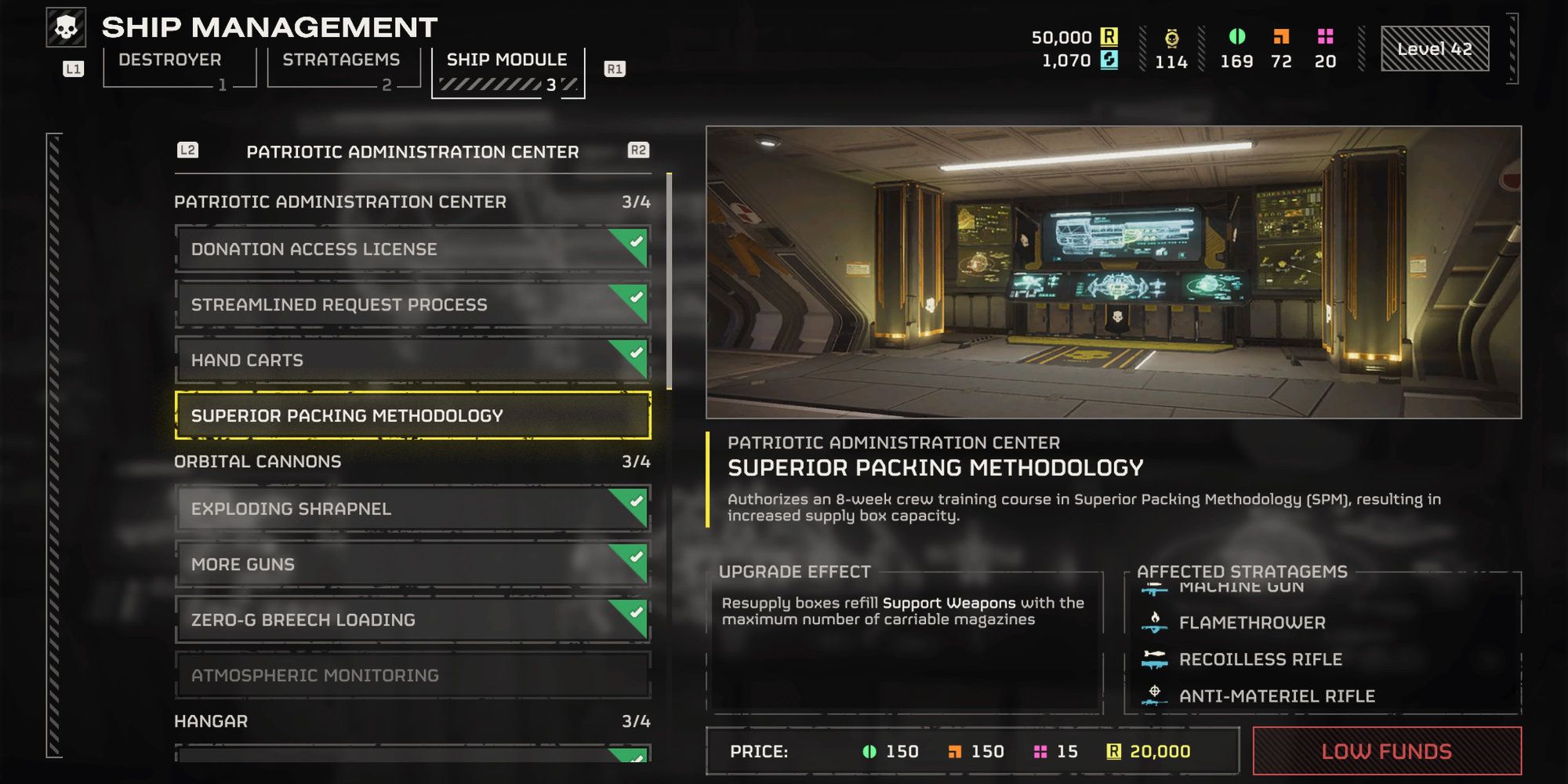This screenshot has height=784, width=1568.
Task: Select the Donation Access License upgrade
Action: pos(412,249)
